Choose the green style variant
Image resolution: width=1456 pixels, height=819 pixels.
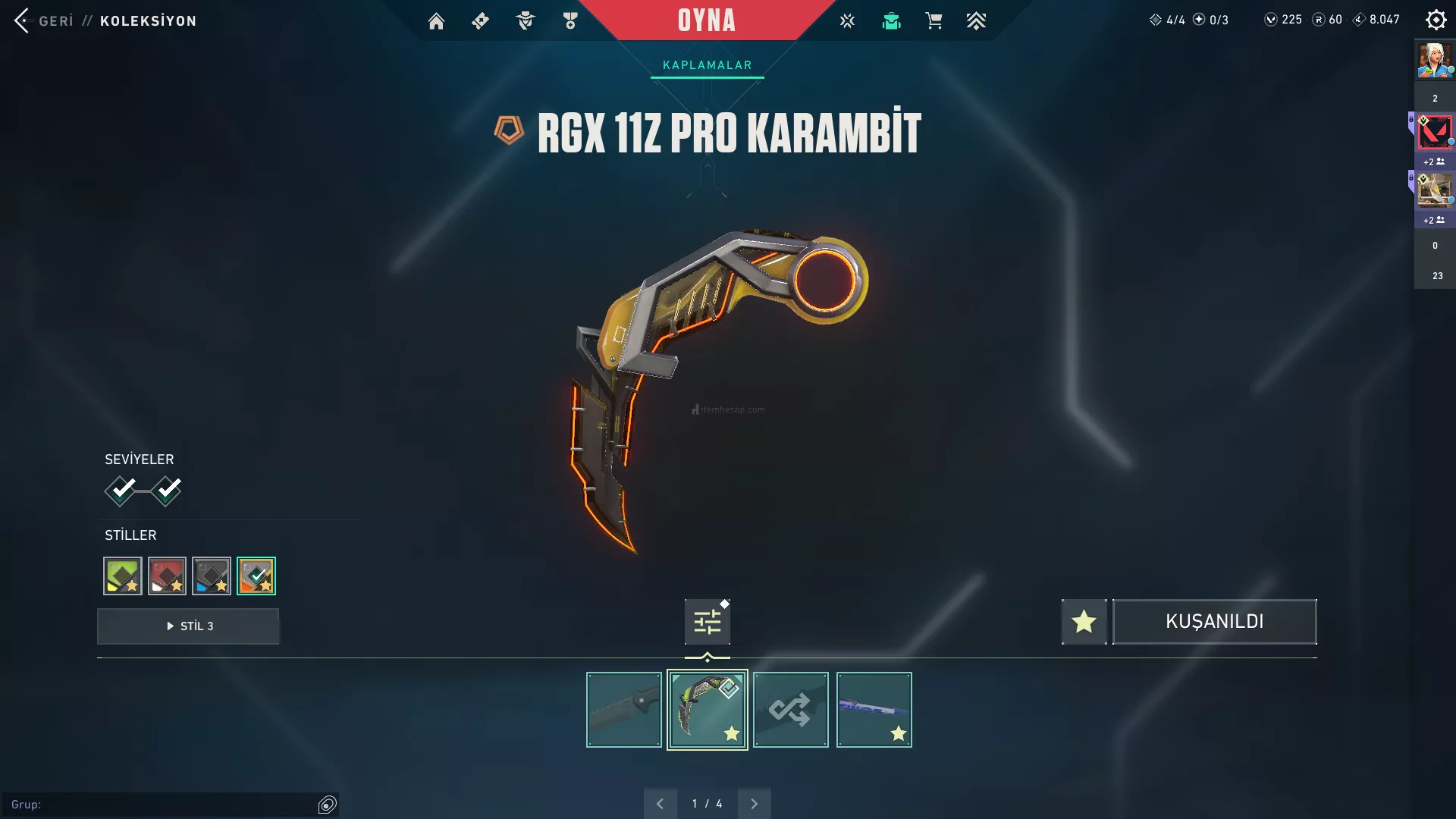point(123,576)
